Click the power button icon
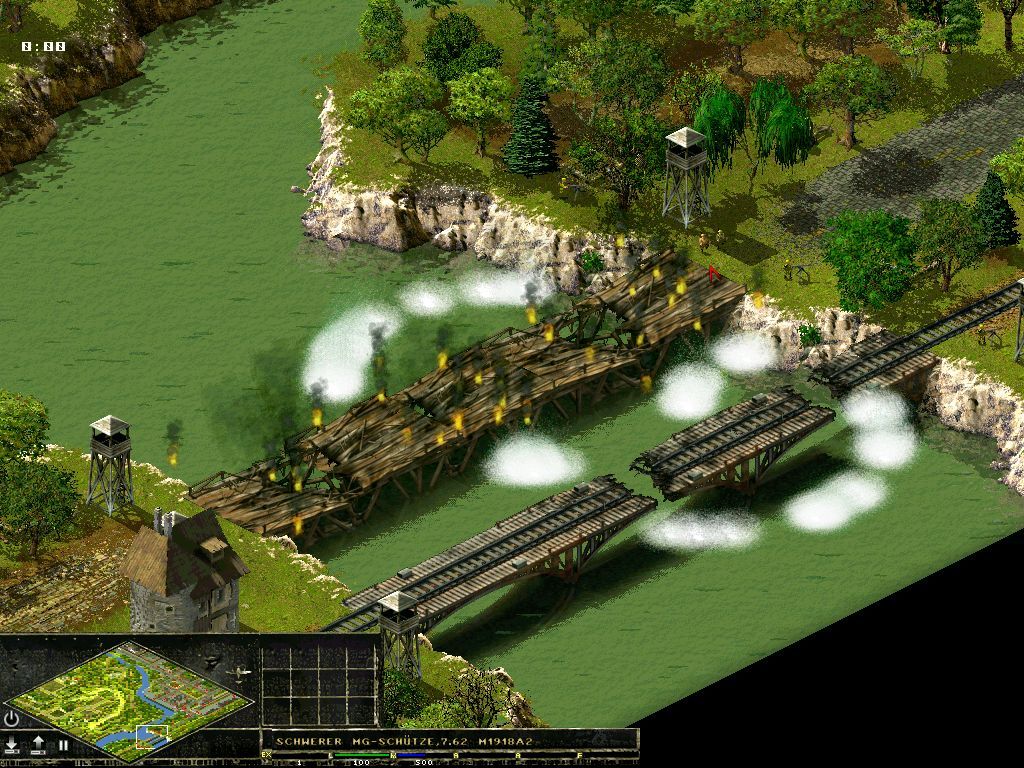 click(12, 718)
